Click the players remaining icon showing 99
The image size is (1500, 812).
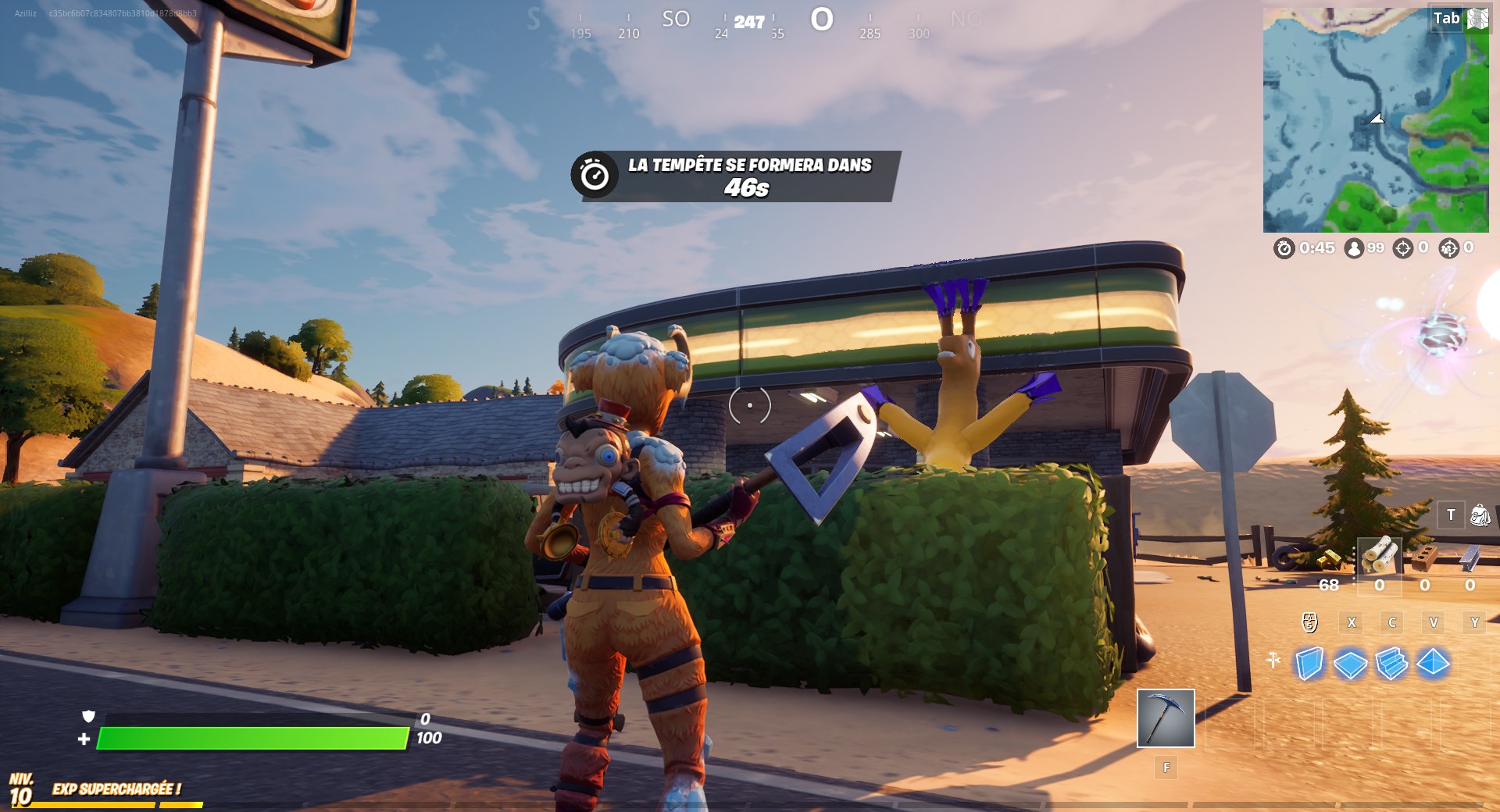point(1354,248)
